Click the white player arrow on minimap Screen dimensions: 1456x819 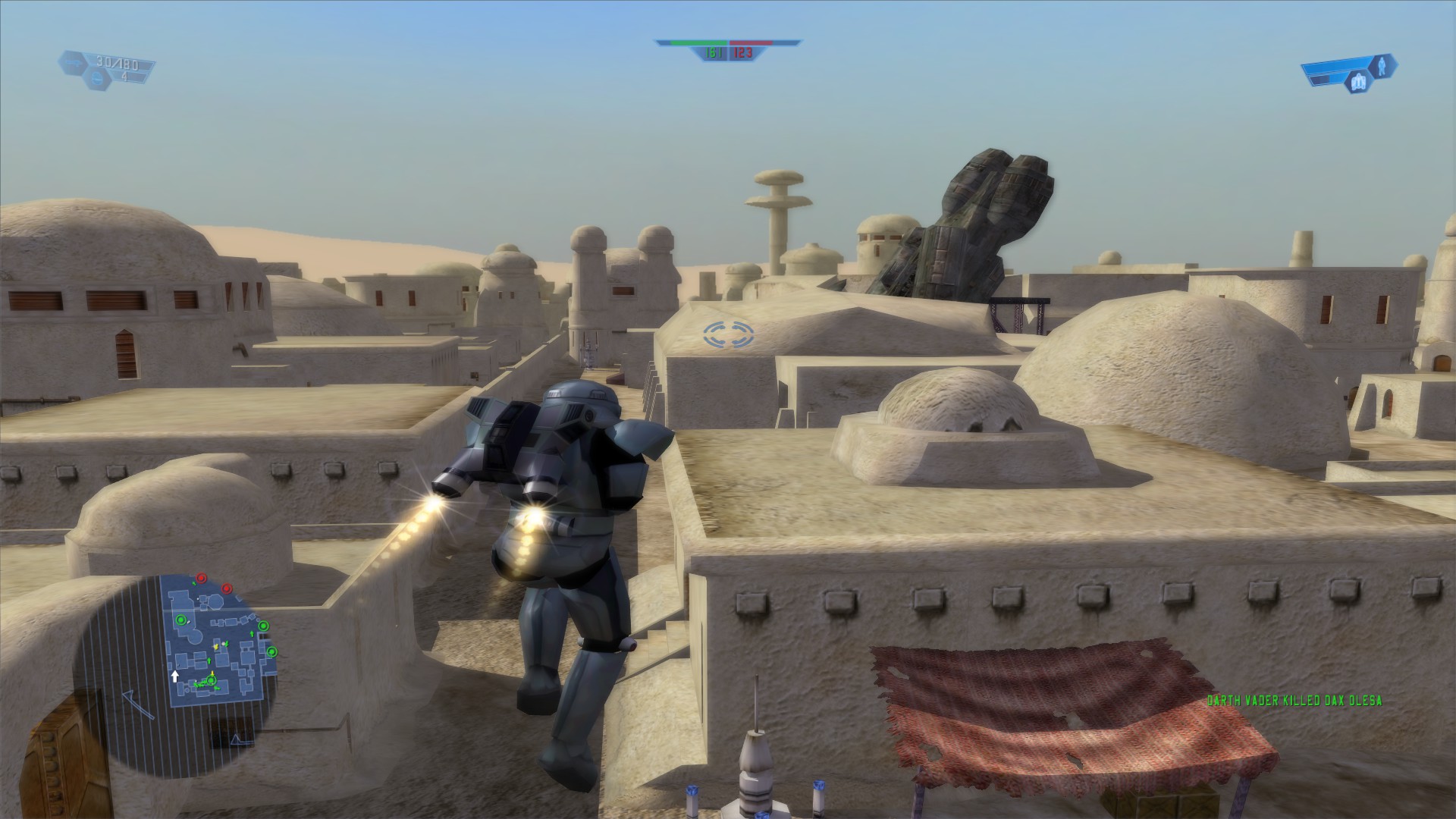174,676
